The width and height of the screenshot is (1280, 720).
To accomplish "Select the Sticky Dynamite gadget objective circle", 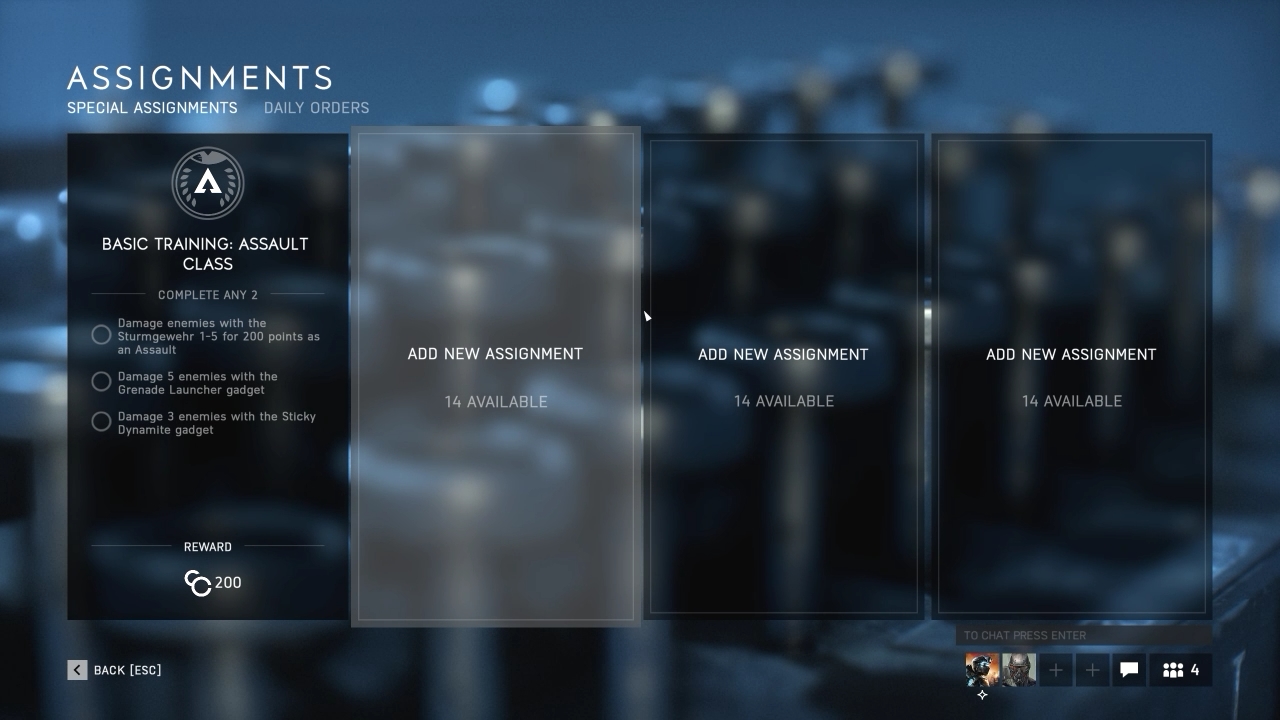I will [101, 421].
